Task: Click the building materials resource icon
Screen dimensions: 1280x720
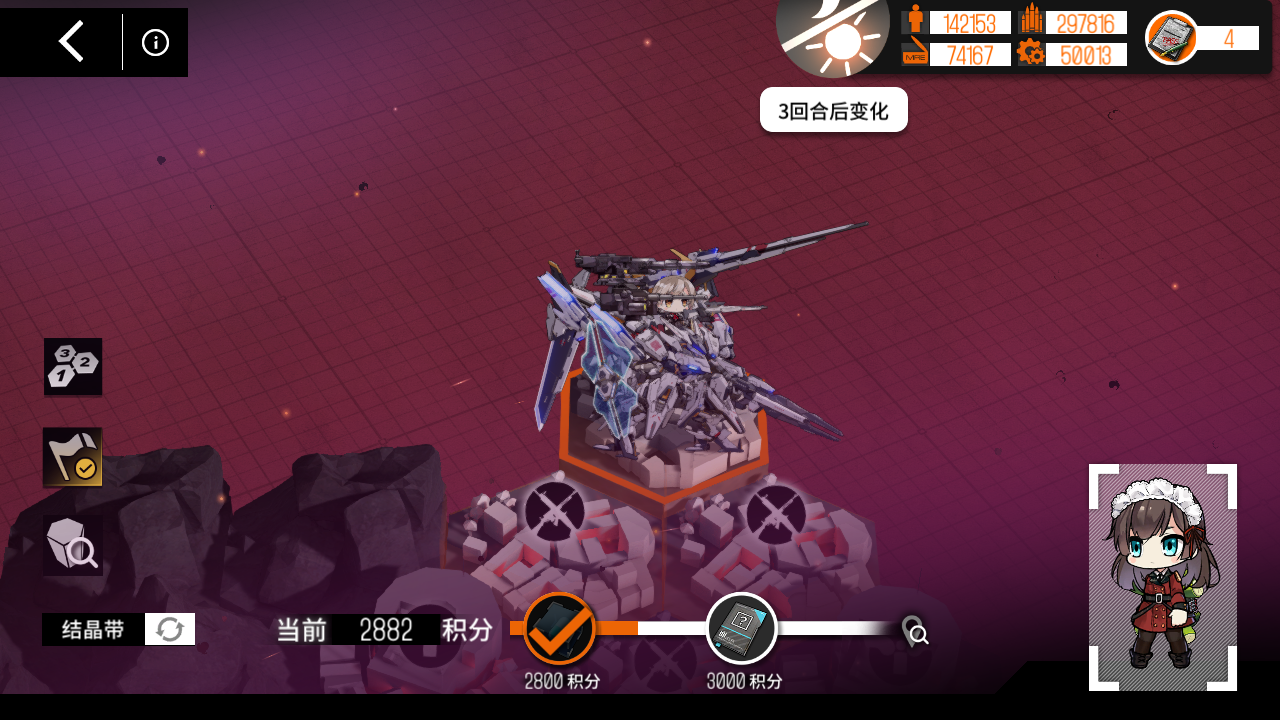Action: point(1034,21)
